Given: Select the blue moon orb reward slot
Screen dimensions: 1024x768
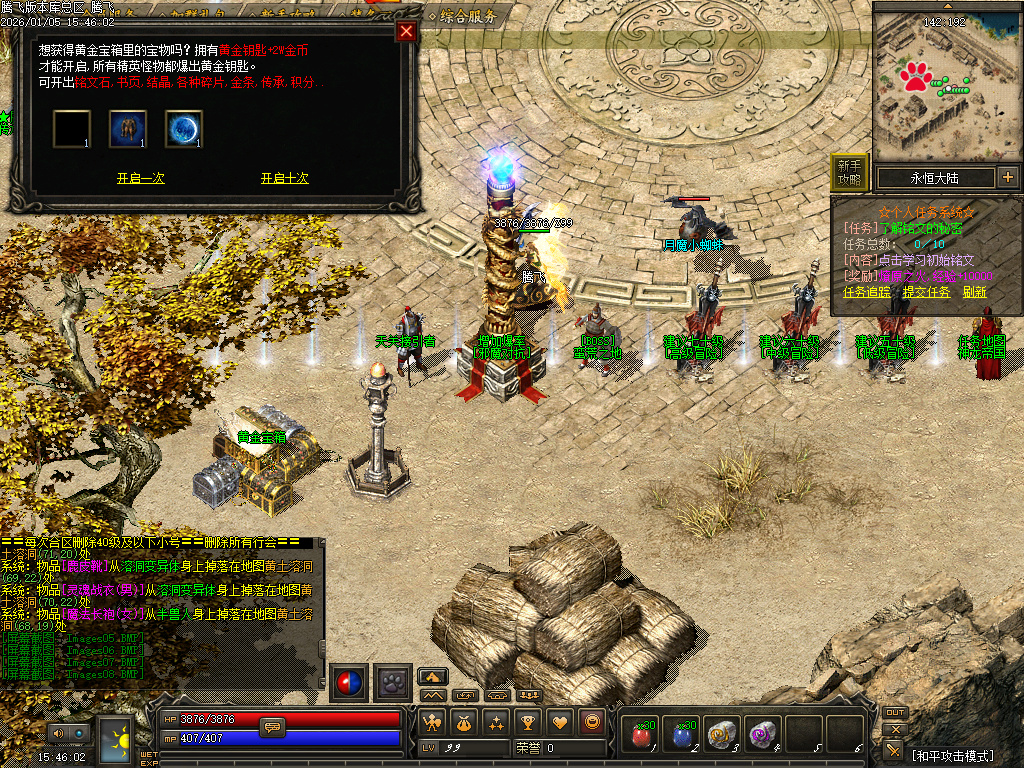Looking at the screenshot, I should coord(184,129).
